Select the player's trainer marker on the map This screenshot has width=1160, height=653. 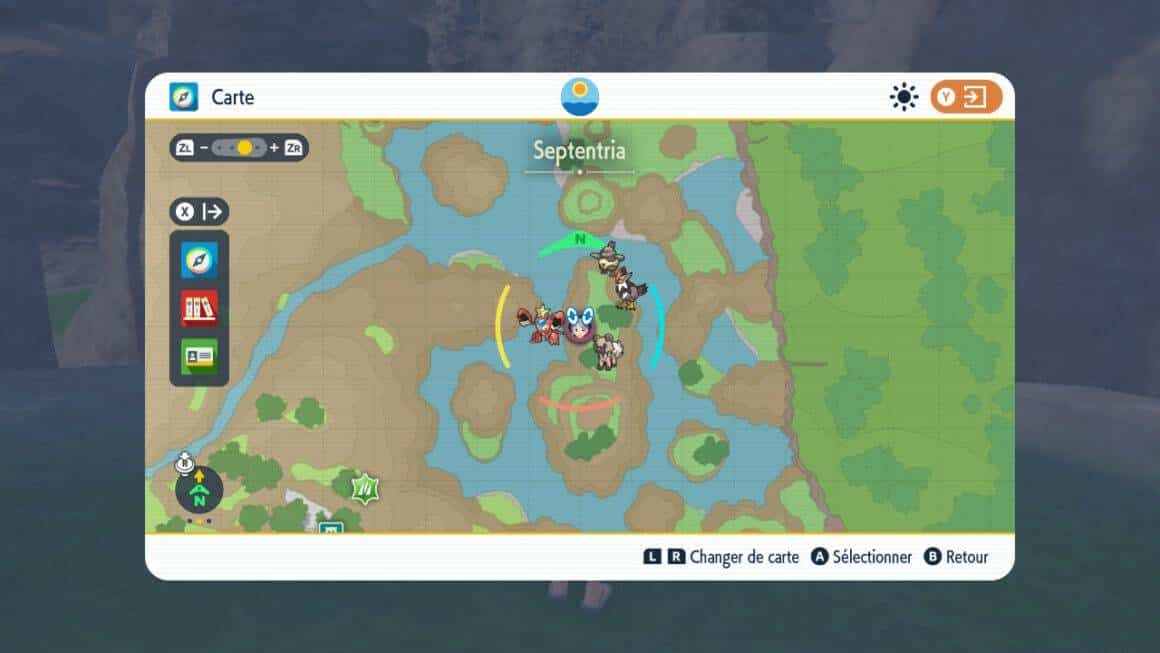(580, 324)
